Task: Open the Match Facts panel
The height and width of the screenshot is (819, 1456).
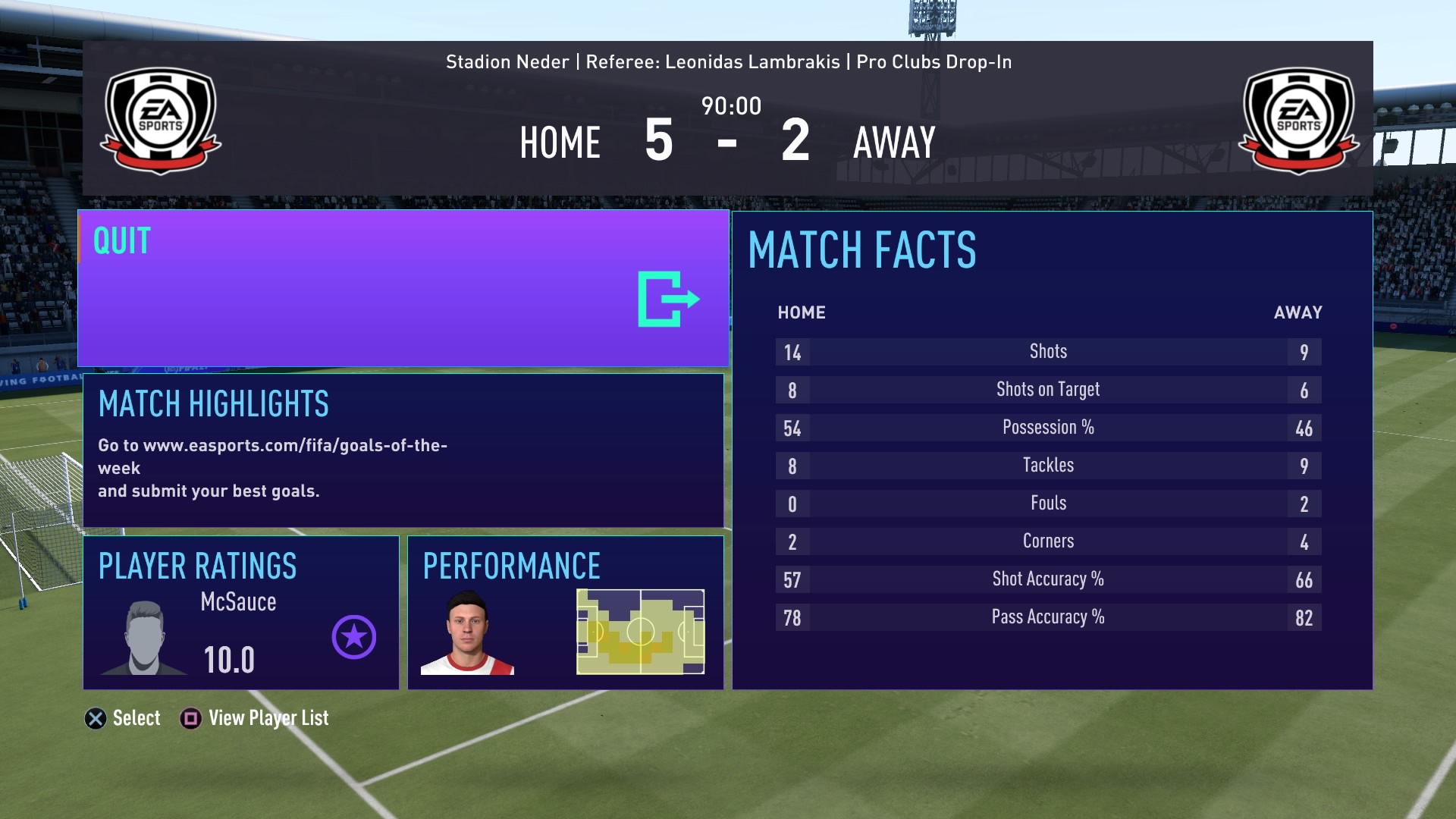Action: click(x=1052, y=450)
